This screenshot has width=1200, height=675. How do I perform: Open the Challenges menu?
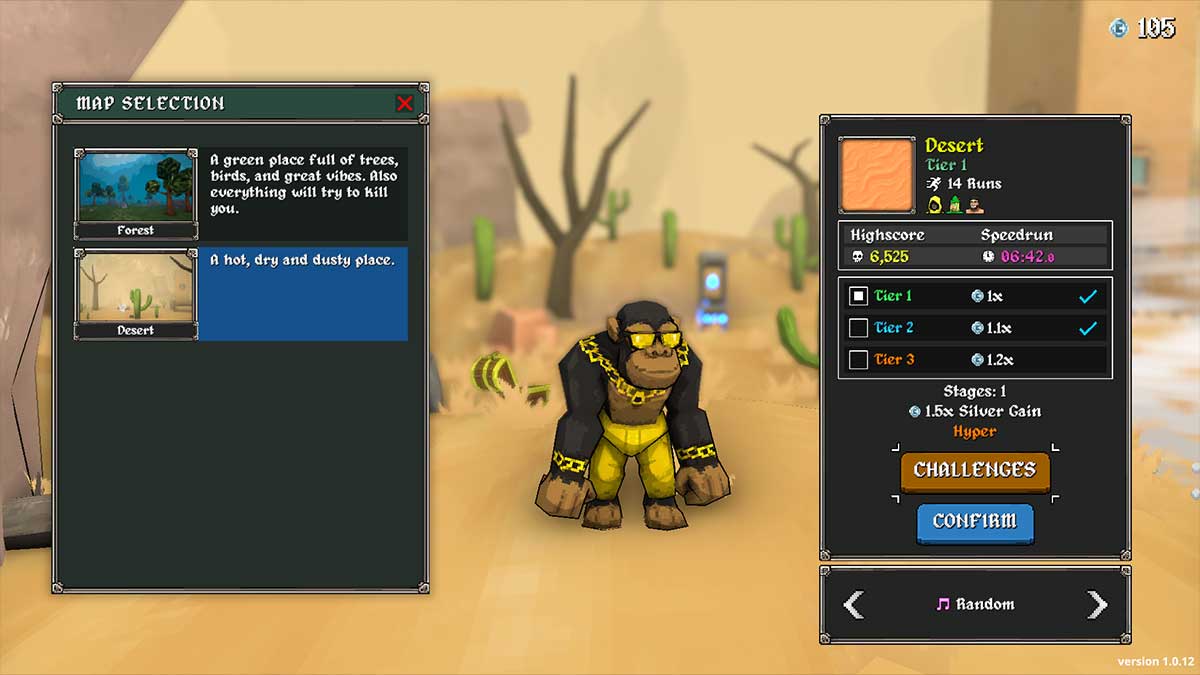(974, 471)
